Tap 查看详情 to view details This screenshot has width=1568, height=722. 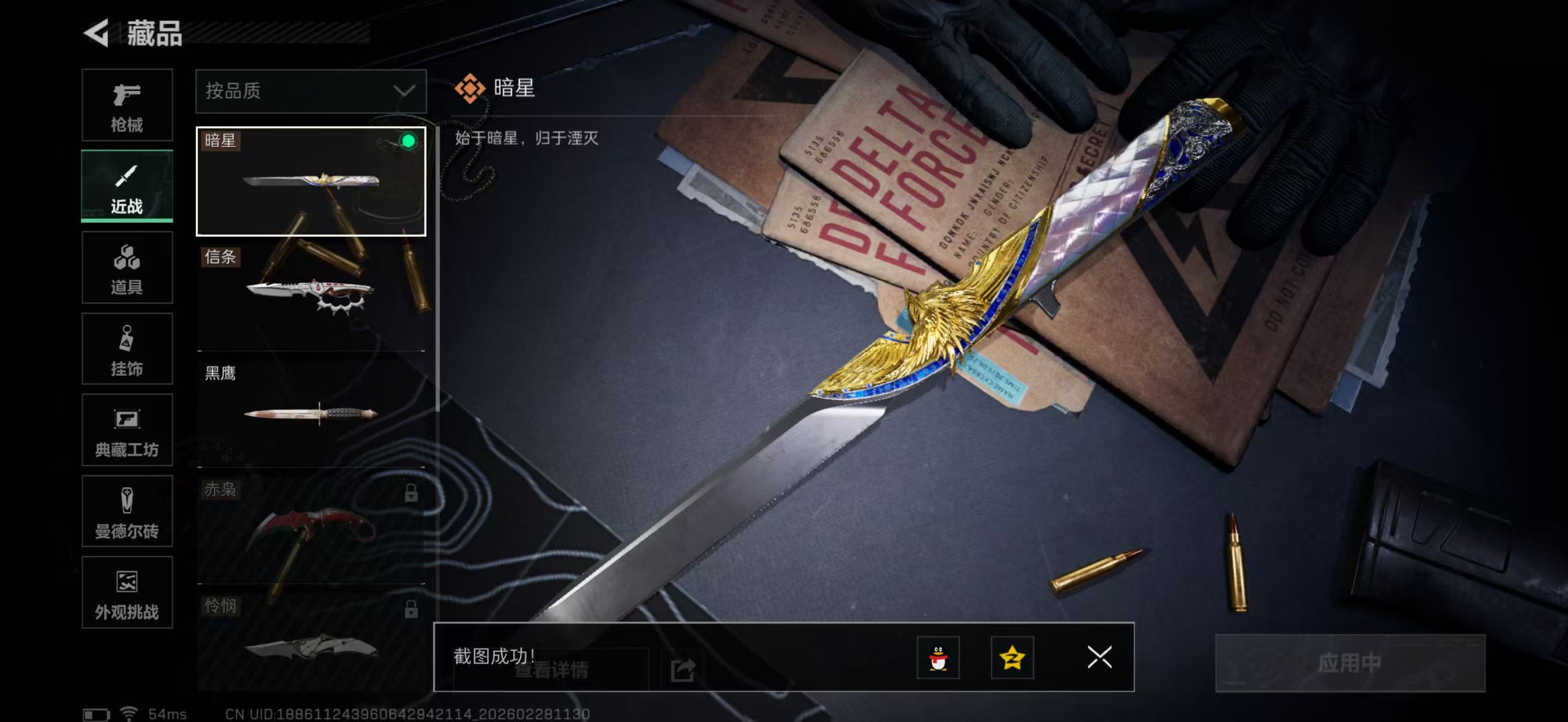[553, 671]
